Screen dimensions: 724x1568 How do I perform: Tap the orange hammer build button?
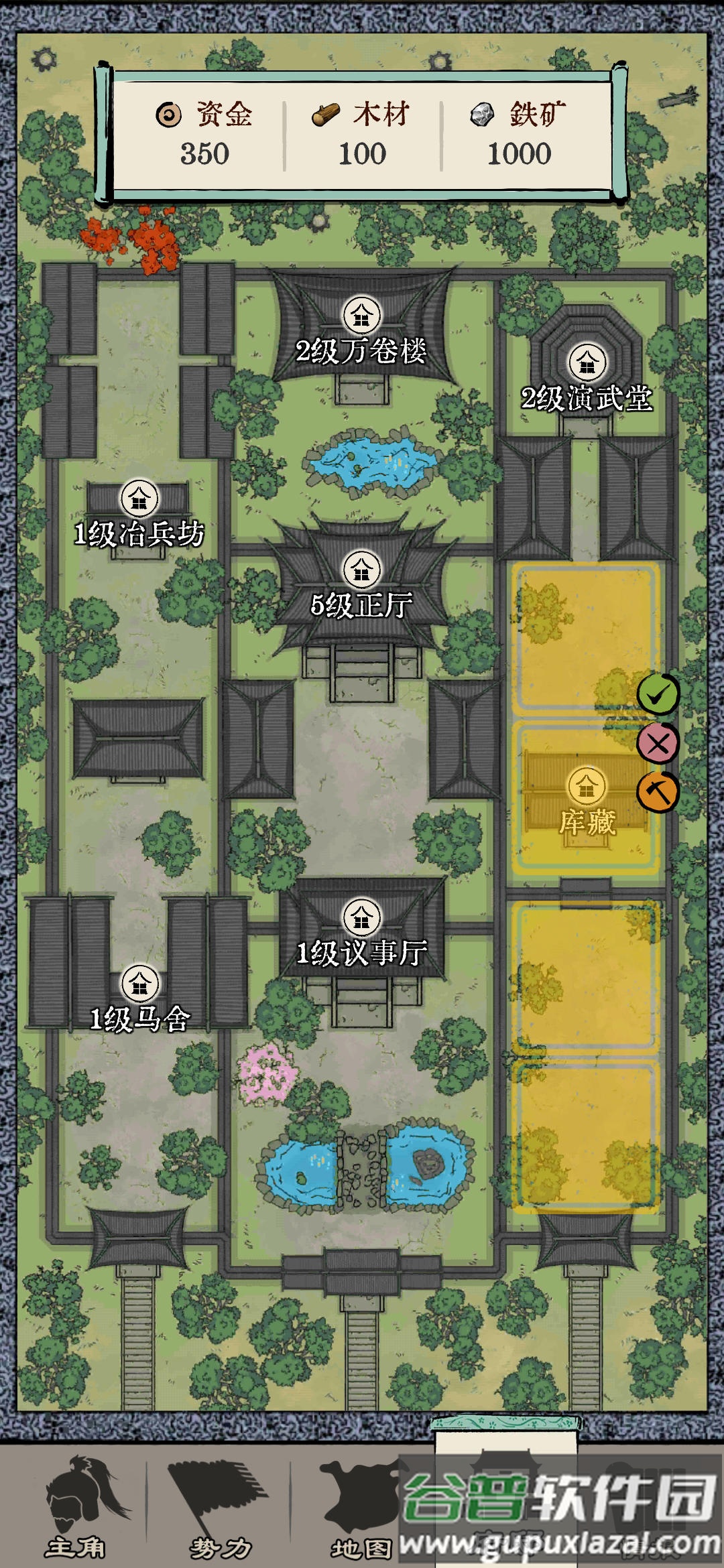[658, 792]
